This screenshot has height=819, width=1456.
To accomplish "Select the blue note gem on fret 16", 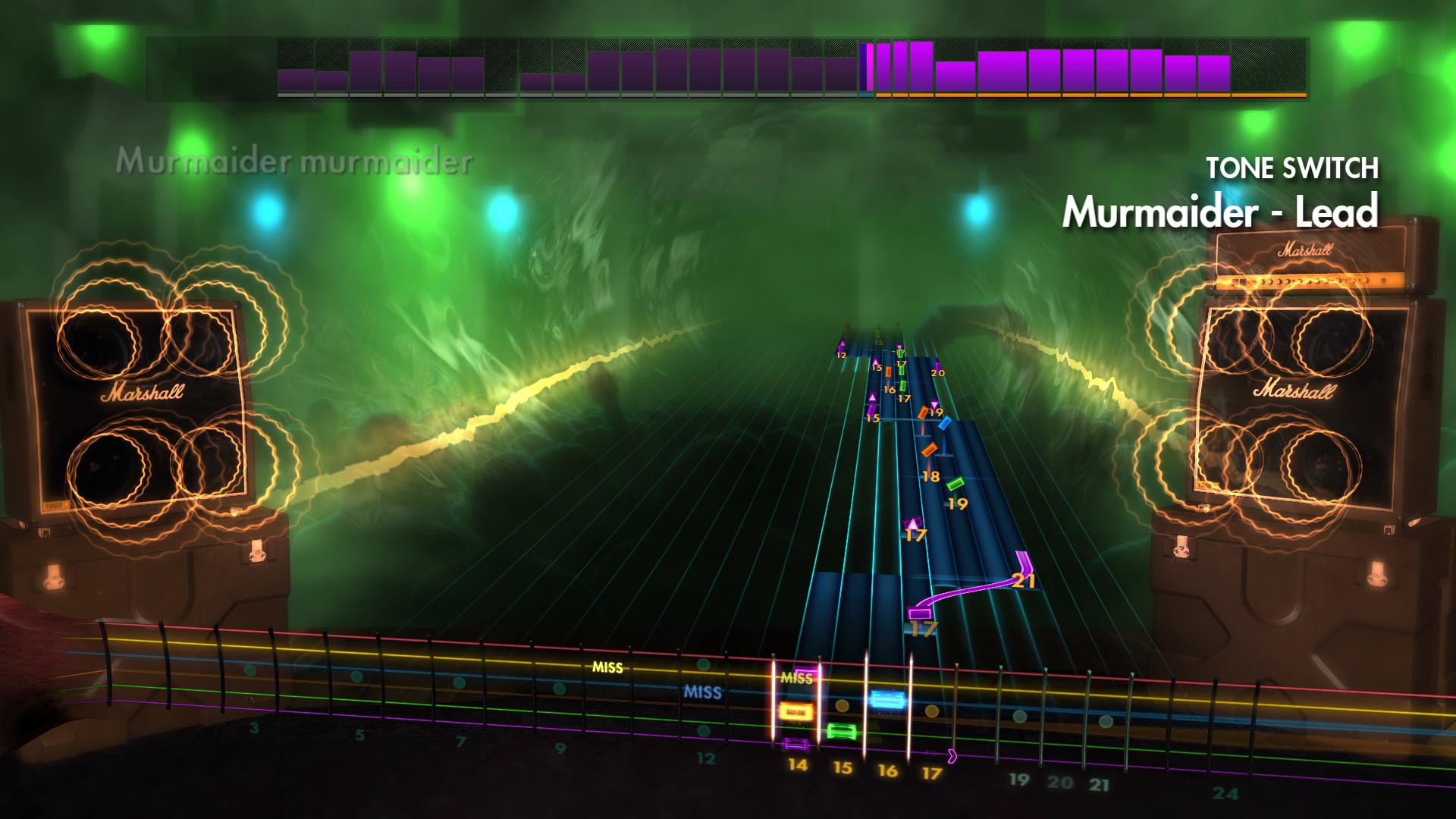I will coord(886,699).
